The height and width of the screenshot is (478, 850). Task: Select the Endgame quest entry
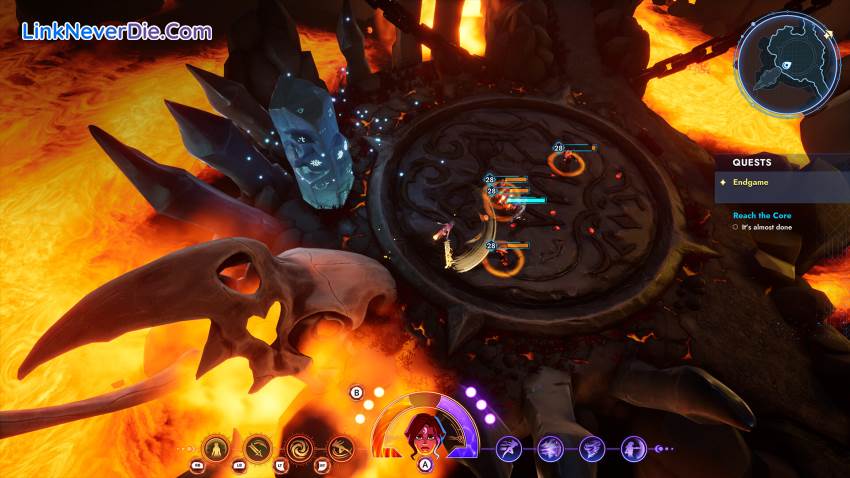click(750, 183)
